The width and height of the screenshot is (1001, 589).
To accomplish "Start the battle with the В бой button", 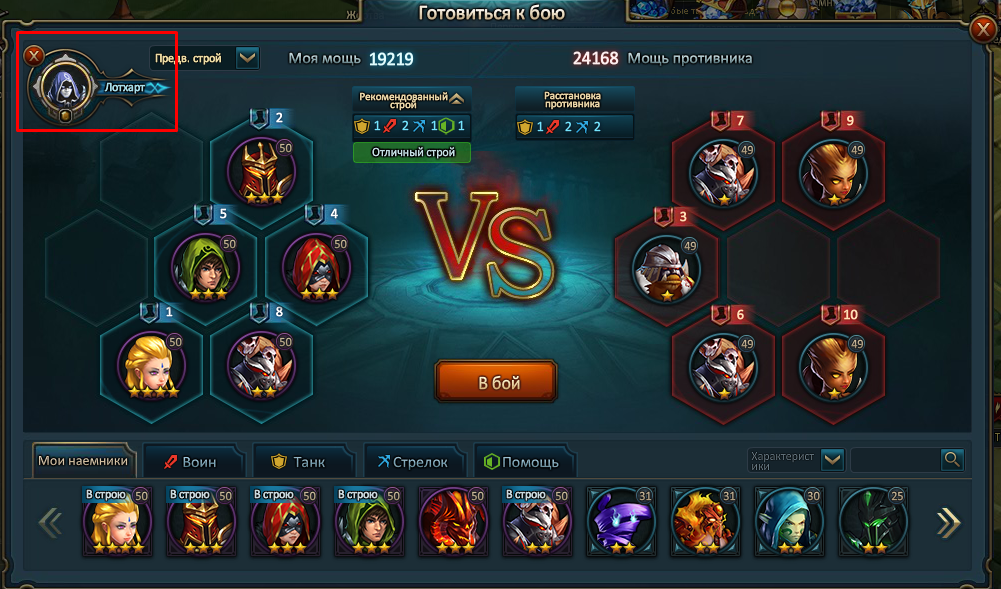I will [x=496, y=382].
